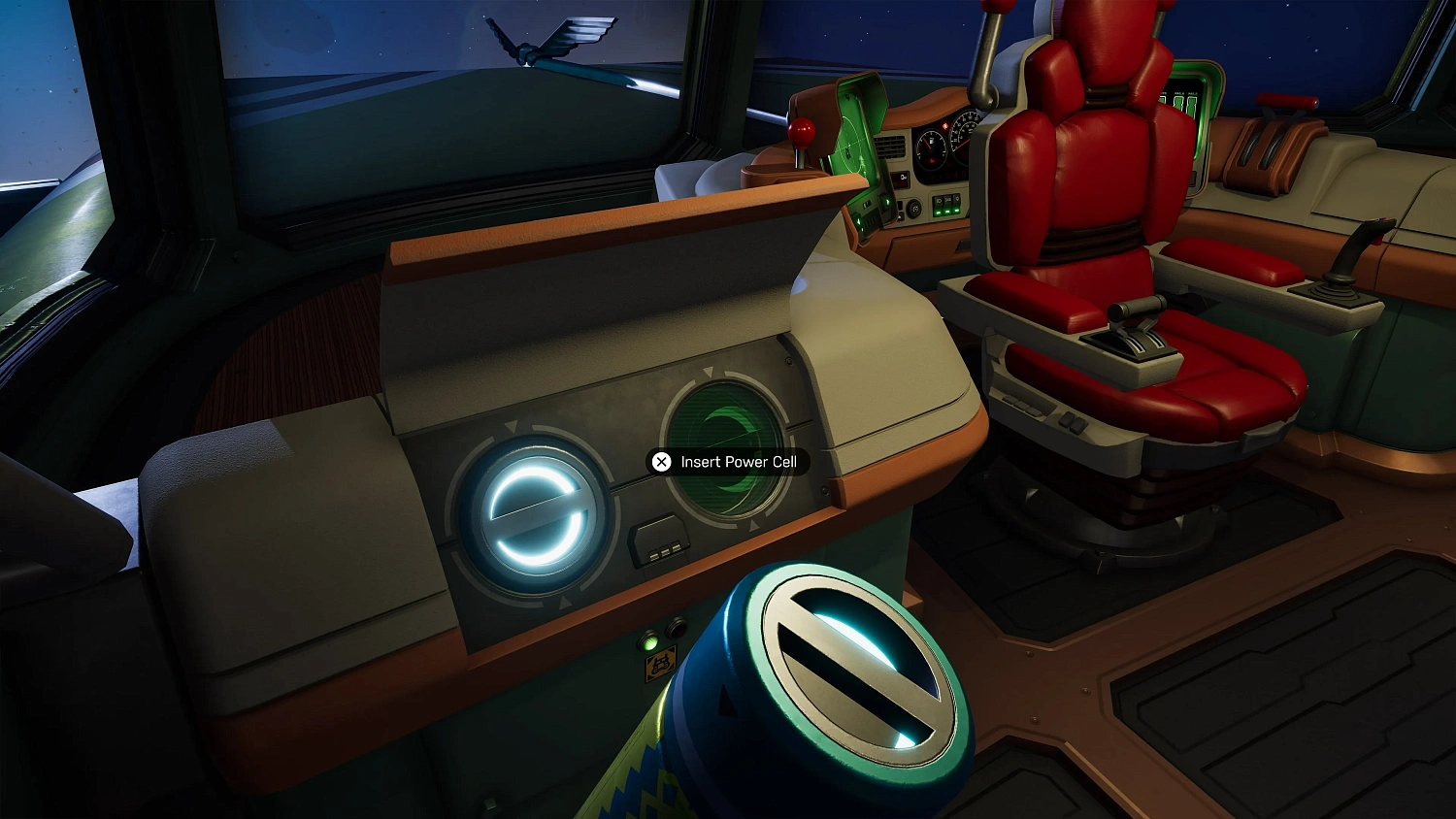Click the vent grille beside the radar screen

coord(891,147)
